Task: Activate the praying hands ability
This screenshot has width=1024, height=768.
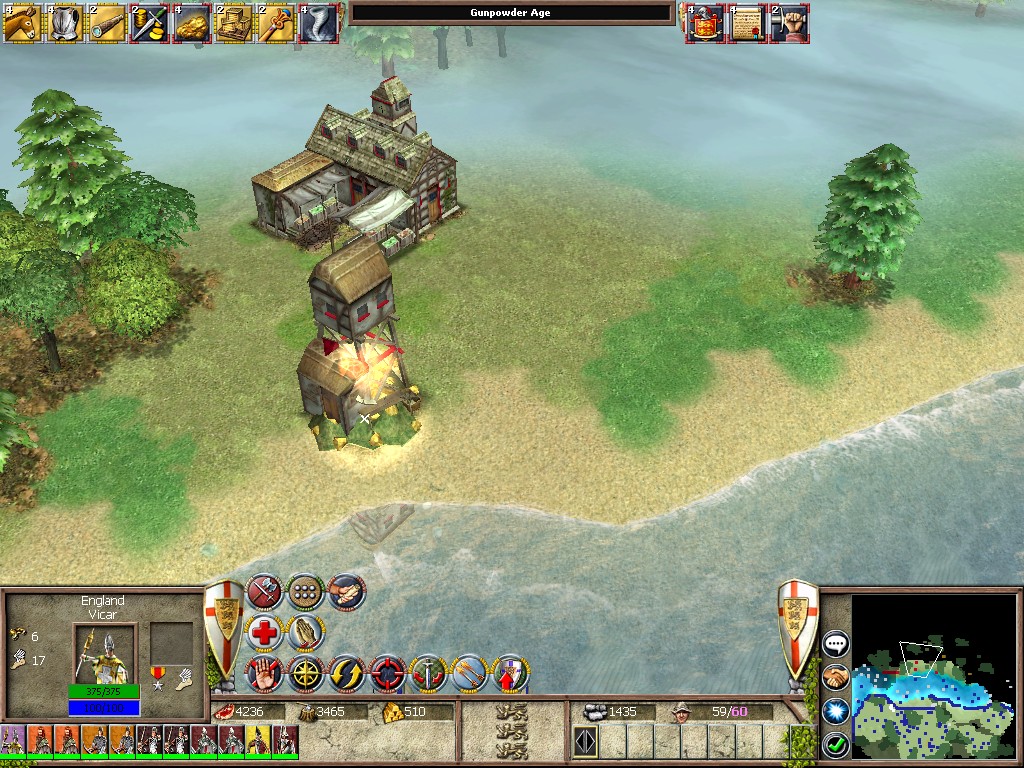Action: 305,633
